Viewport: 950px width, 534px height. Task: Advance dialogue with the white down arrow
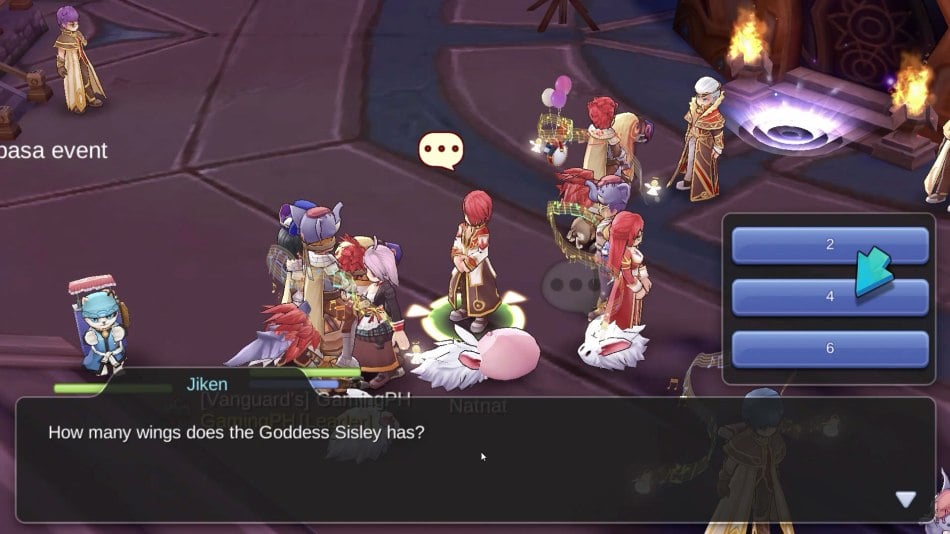[x=905, y=499]
